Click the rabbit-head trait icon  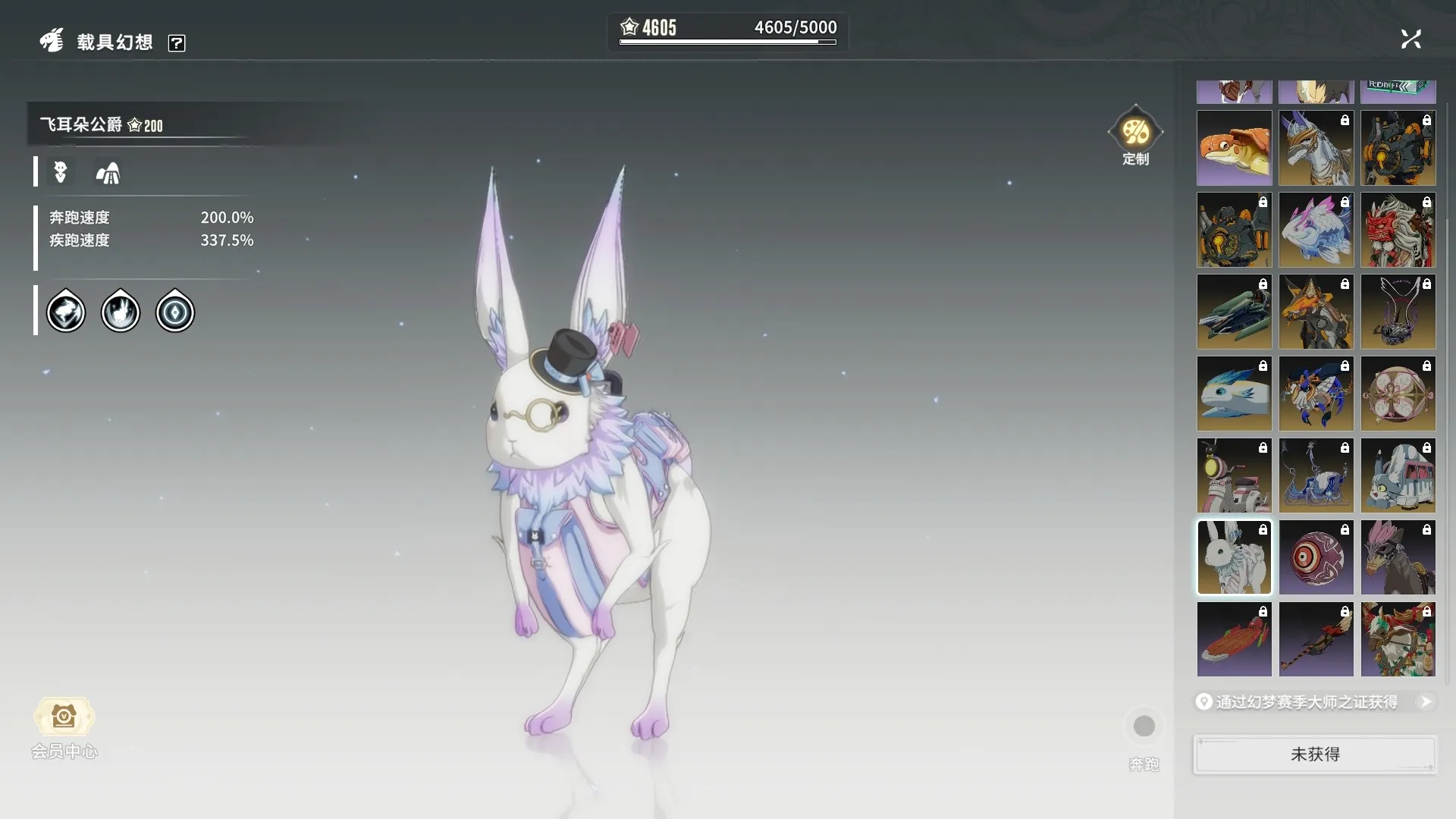(x=61, y=172)
